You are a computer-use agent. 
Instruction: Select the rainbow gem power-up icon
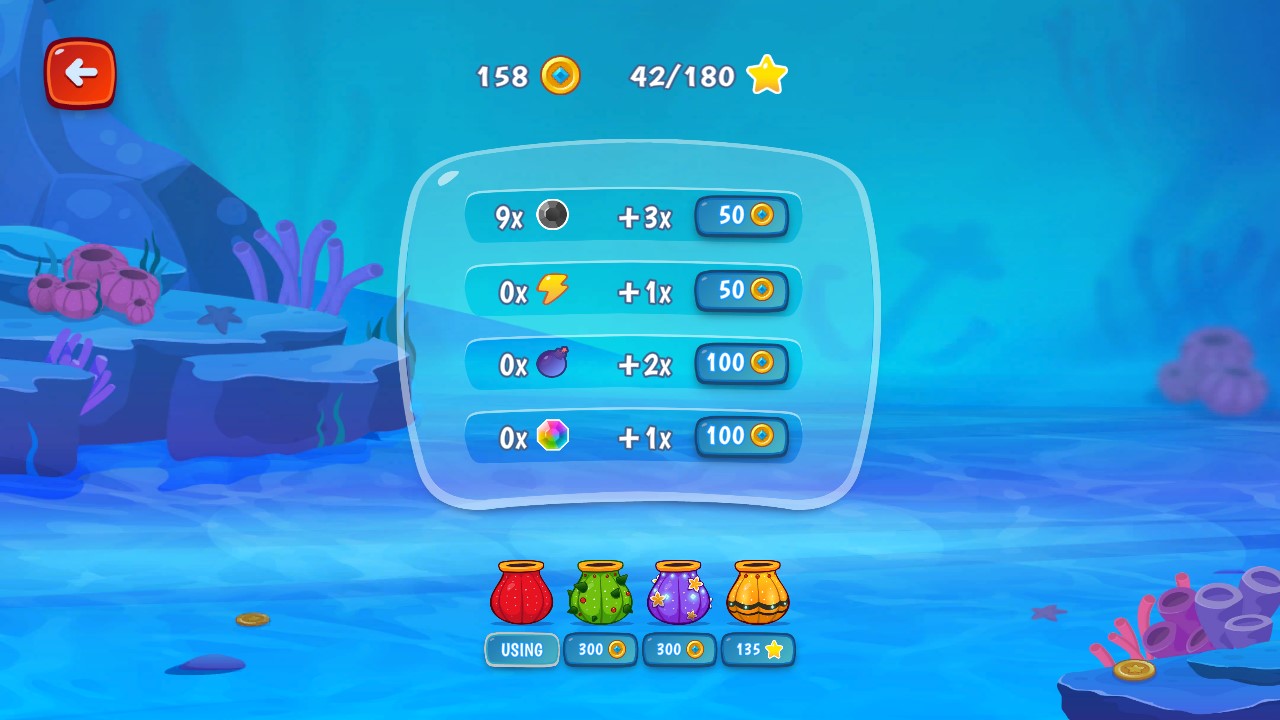[553, 437]
